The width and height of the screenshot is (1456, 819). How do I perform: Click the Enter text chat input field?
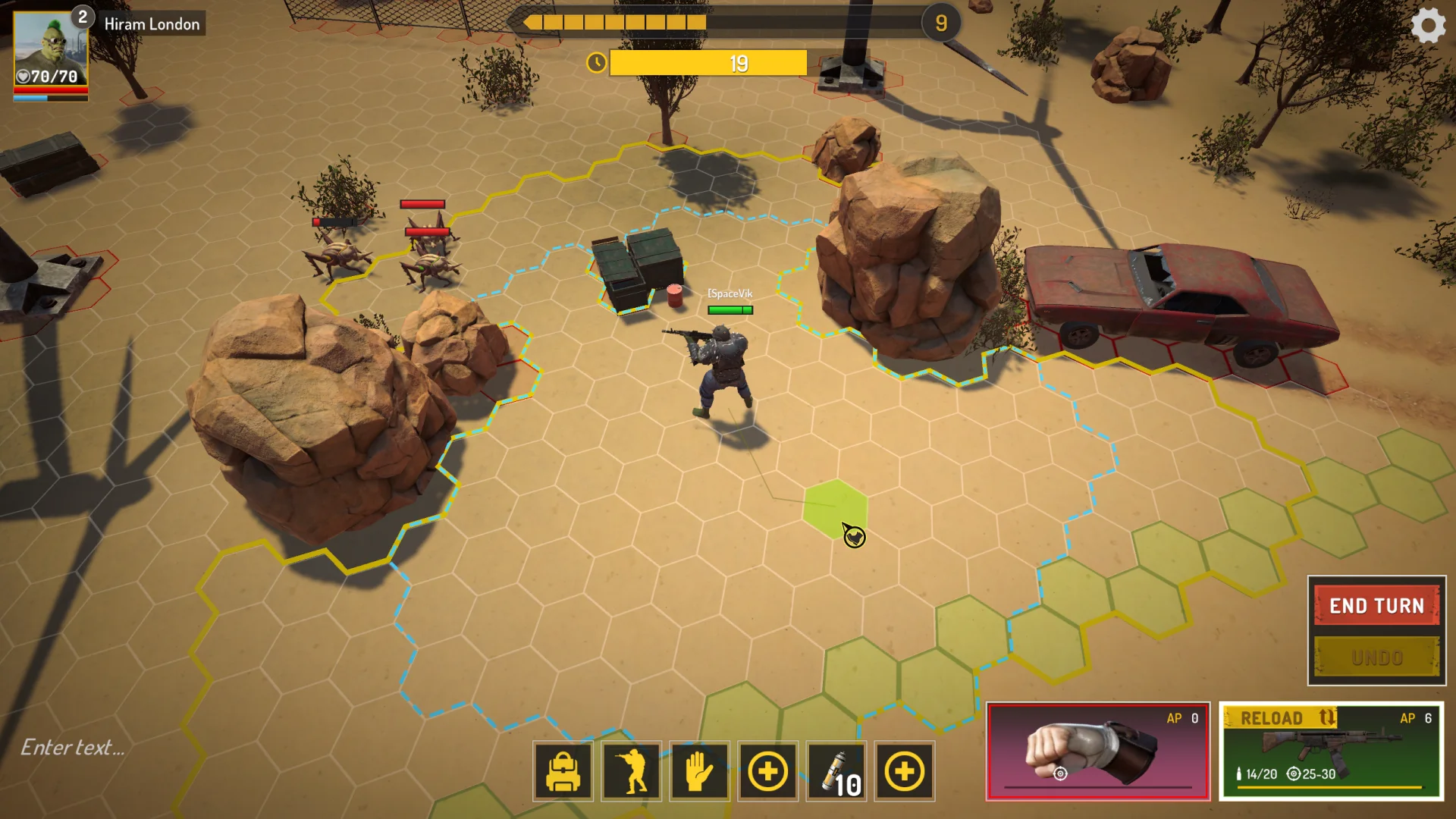pos(74,747)
